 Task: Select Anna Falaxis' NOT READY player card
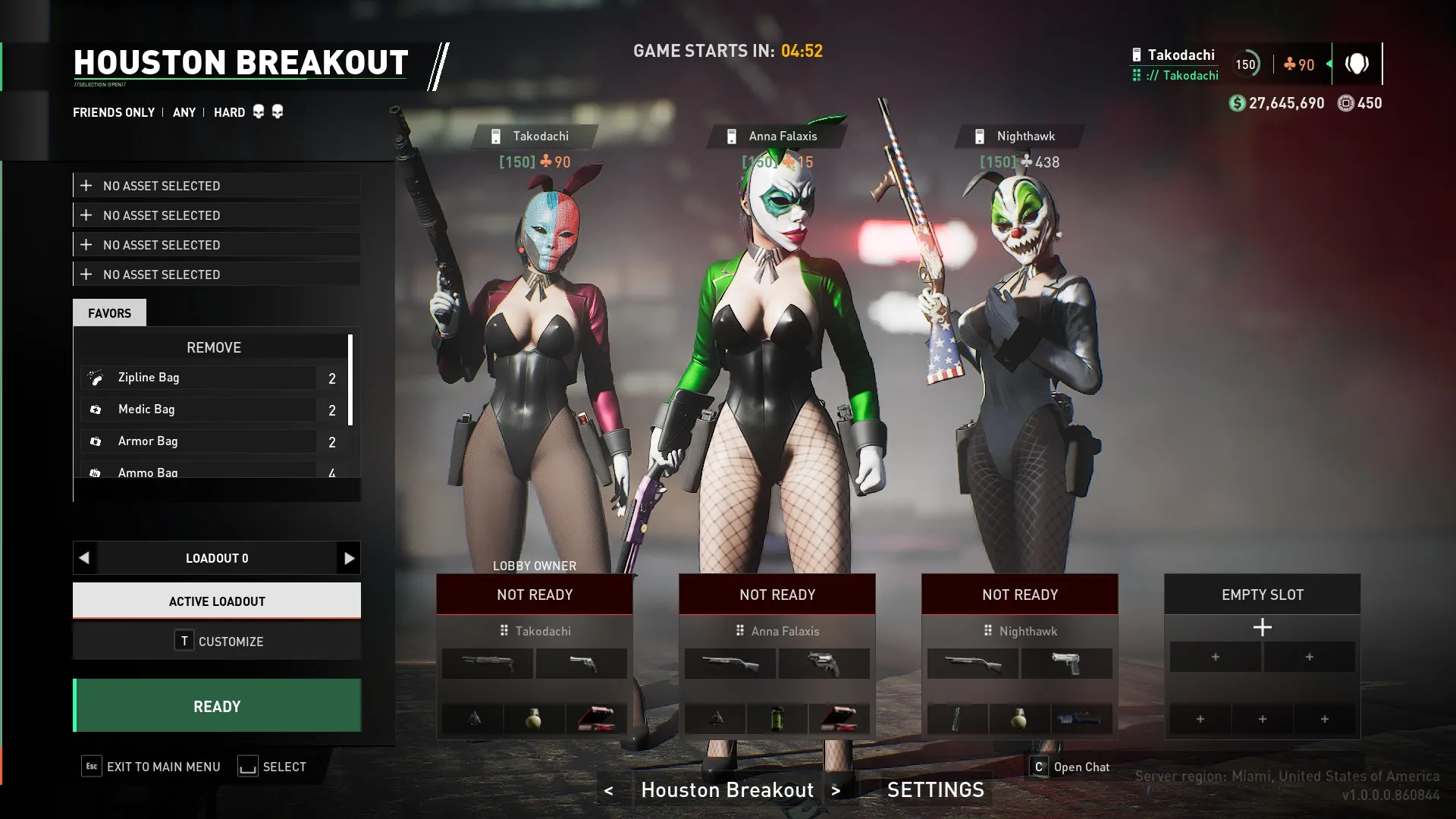pos(777,595)
